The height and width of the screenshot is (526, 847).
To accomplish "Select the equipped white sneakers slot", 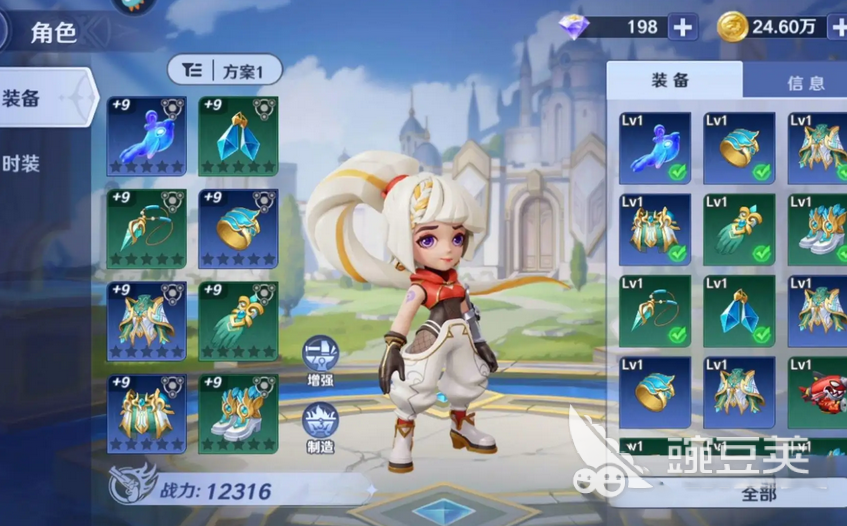I will (x=238, y=412).
